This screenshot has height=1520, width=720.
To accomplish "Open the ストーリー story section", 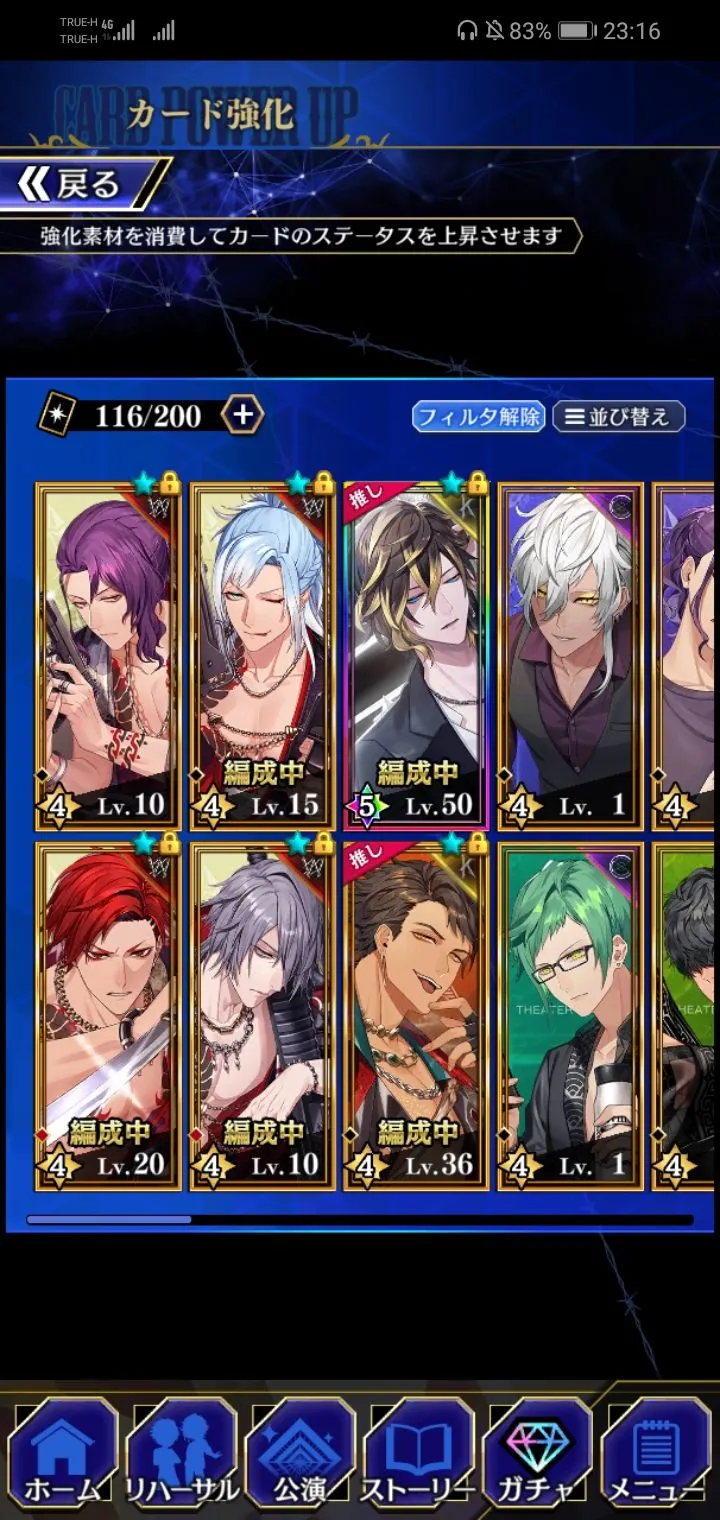I will pyautogui.click(x=417, y=1455).
